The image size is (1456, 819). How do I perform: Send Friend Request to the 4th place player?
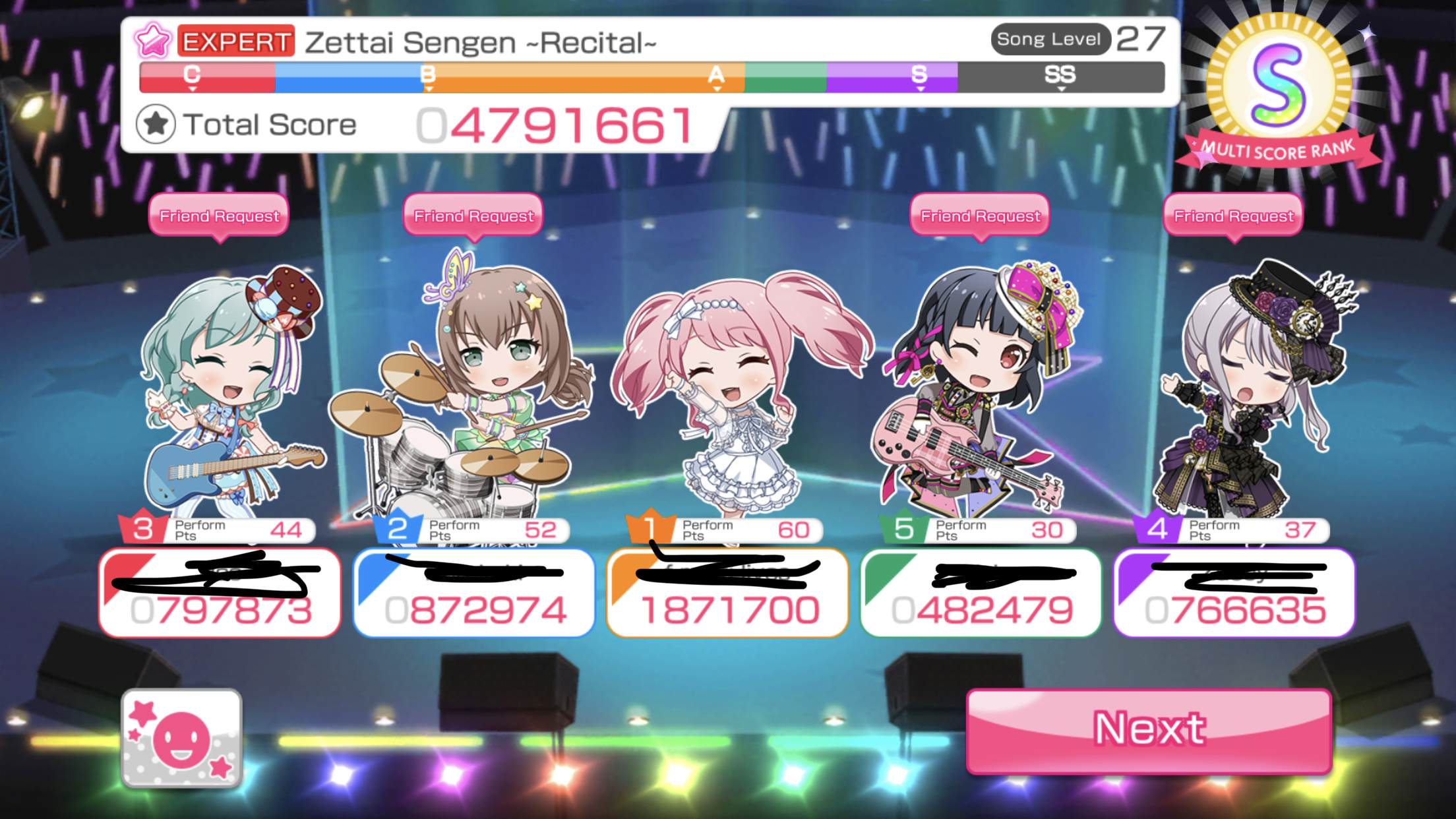point(1233,216)
